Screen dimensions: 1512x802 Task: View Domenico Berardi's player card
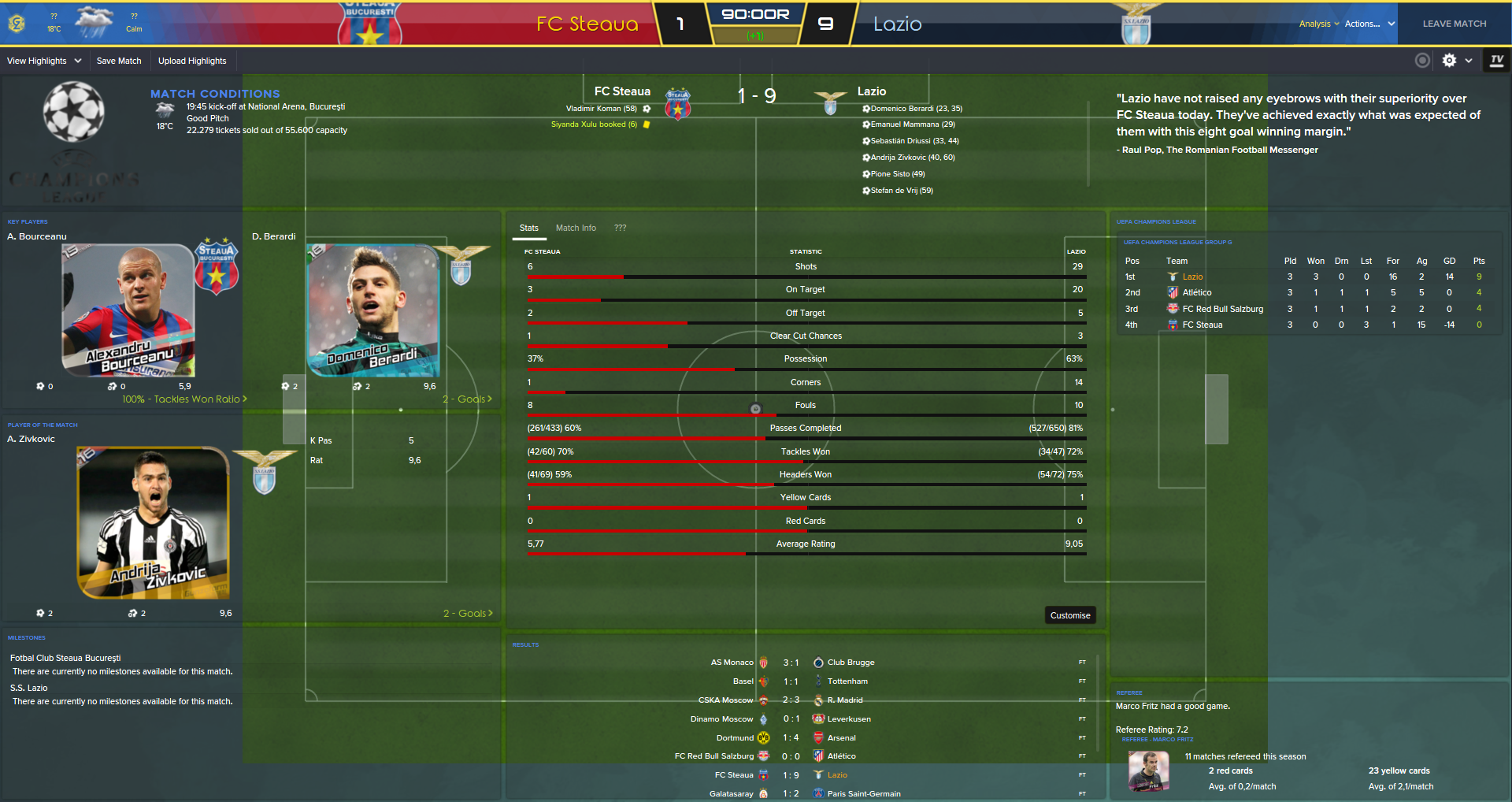tap(373, 311)
